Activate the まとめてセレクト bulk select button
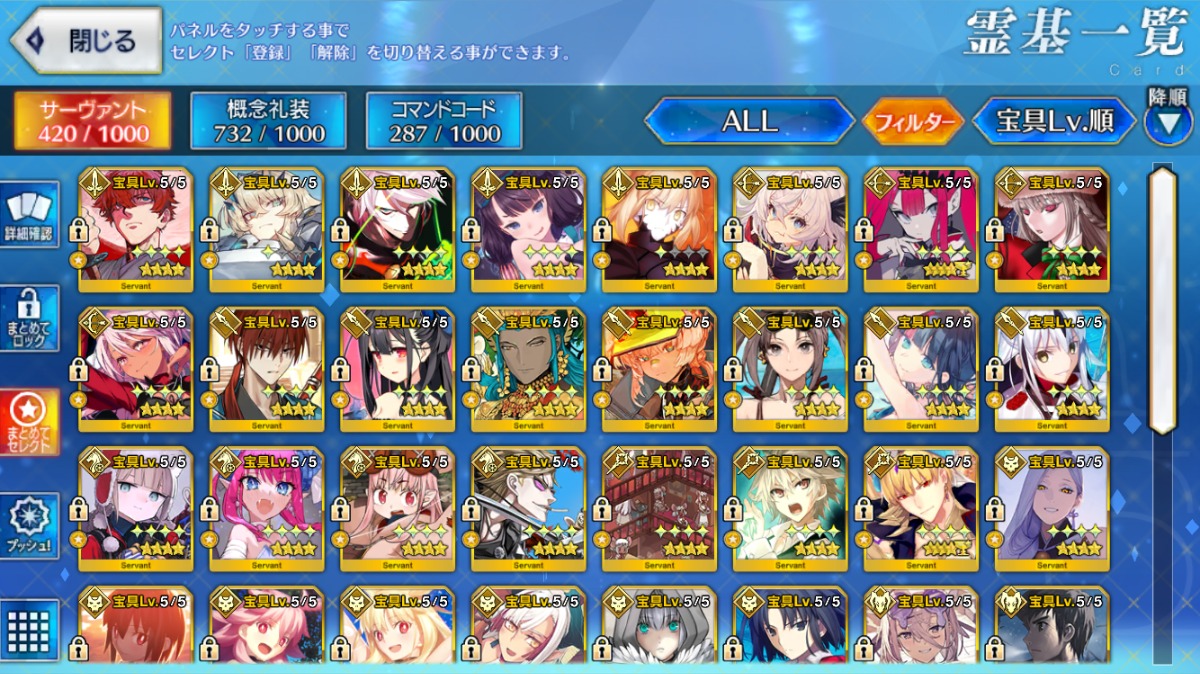 [30, 422]
